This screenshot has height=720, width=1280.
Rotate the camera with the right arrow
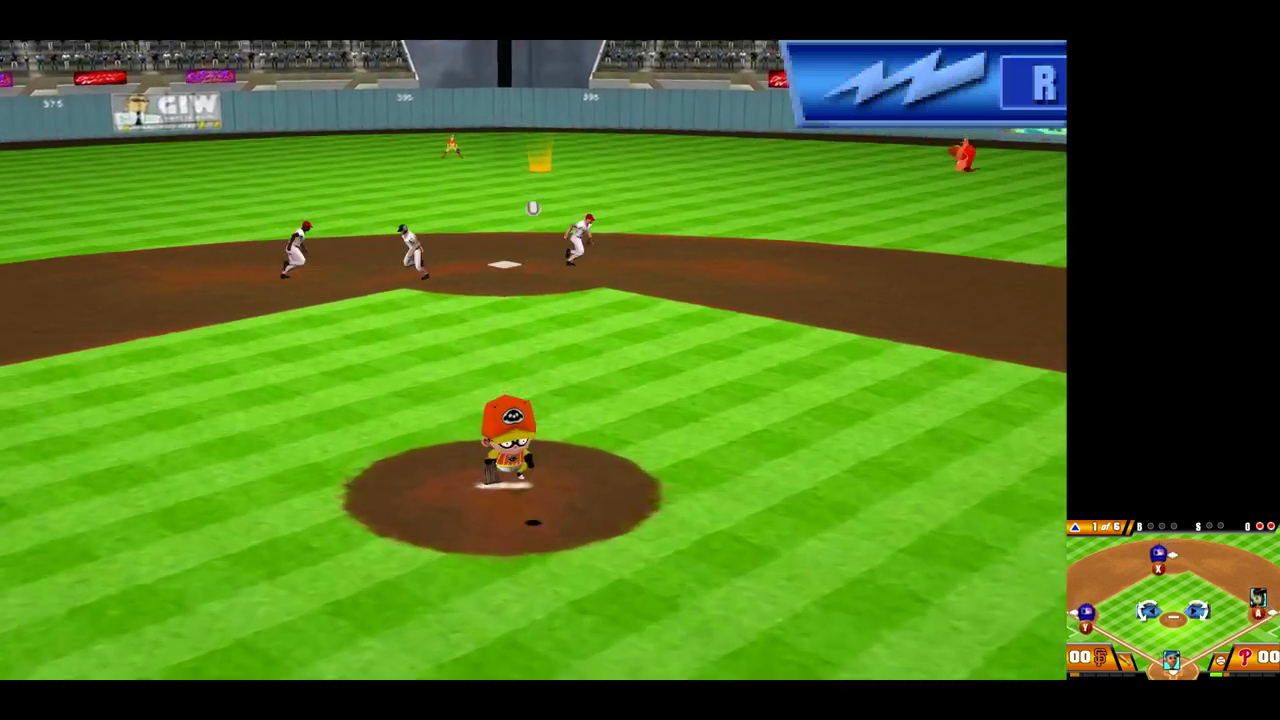point(1198,611)
